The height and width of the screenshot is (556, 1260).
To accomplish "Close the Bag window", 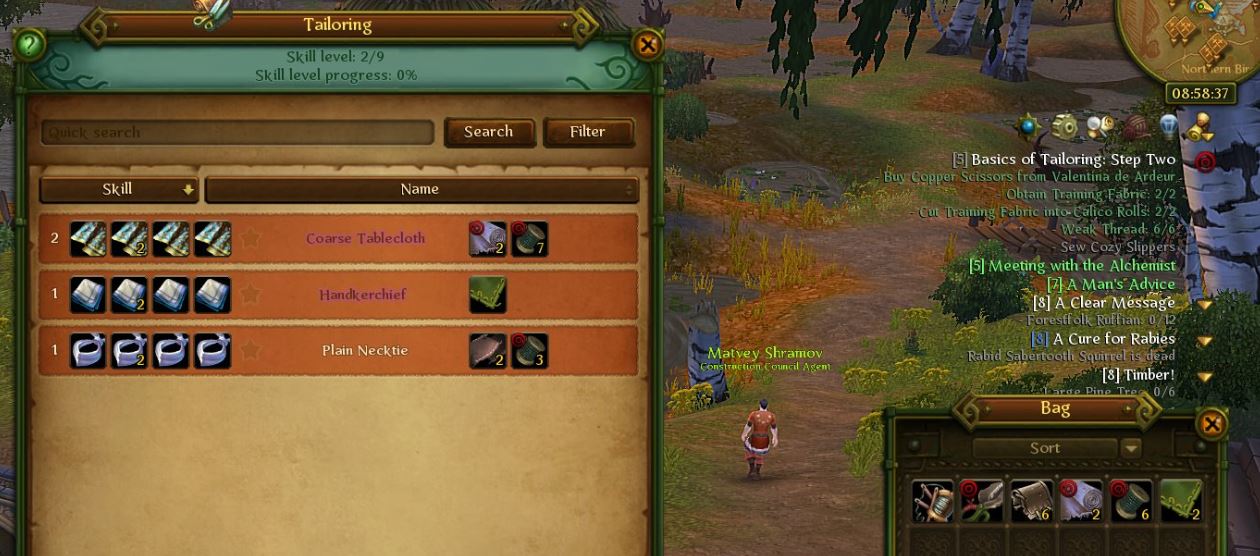I will (x=1211, y=424).
